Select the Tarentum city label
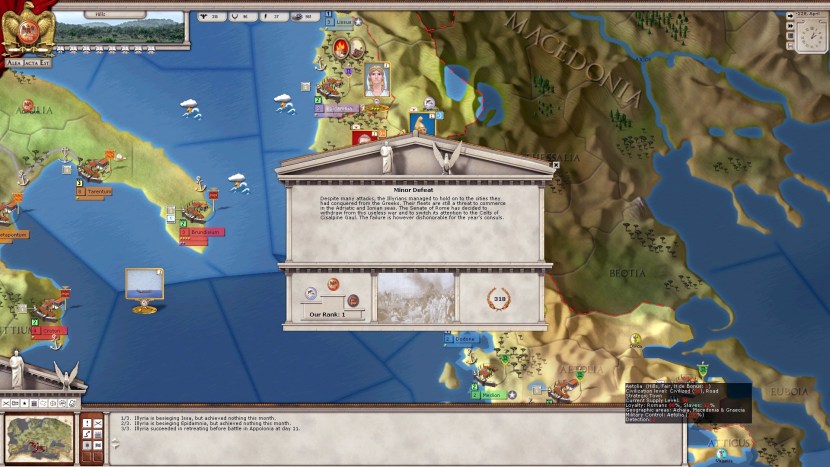The height and width of the screenshot is (467, 830). 98,191
